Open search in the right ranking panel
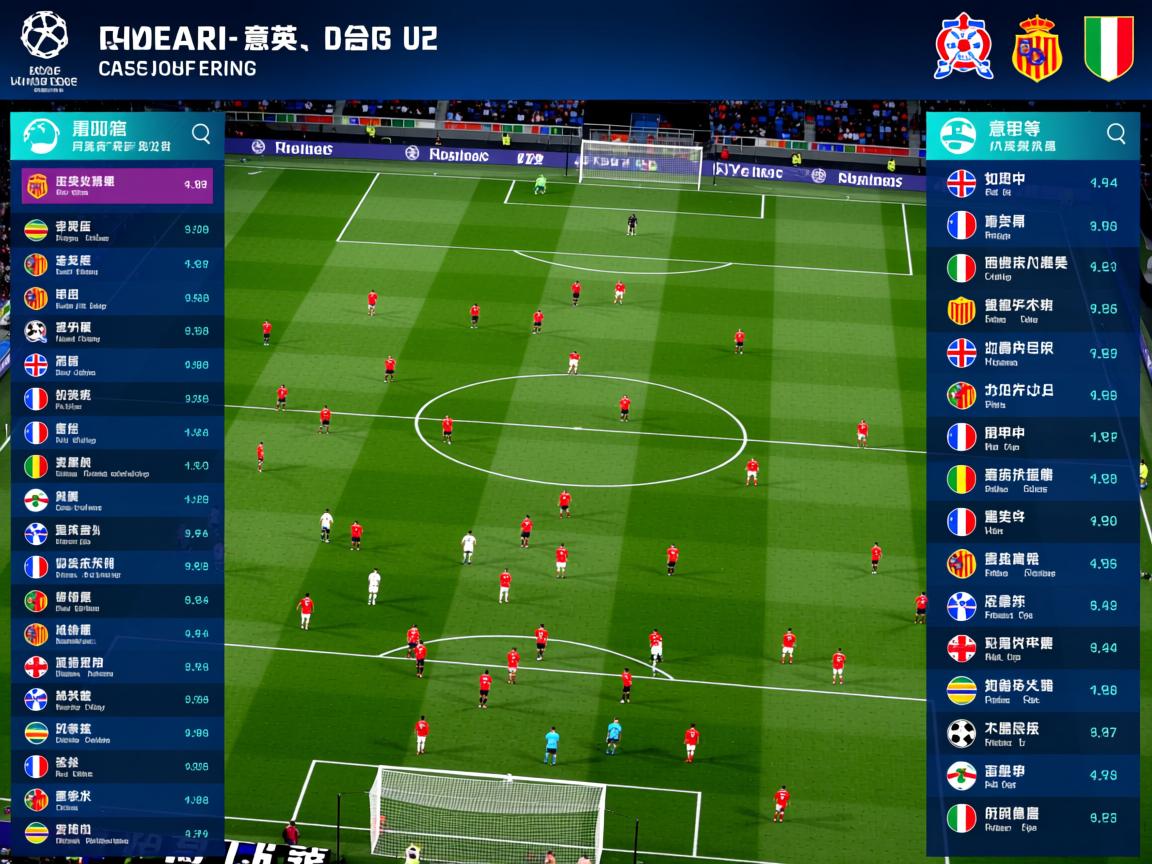 tap(1116, 134)
